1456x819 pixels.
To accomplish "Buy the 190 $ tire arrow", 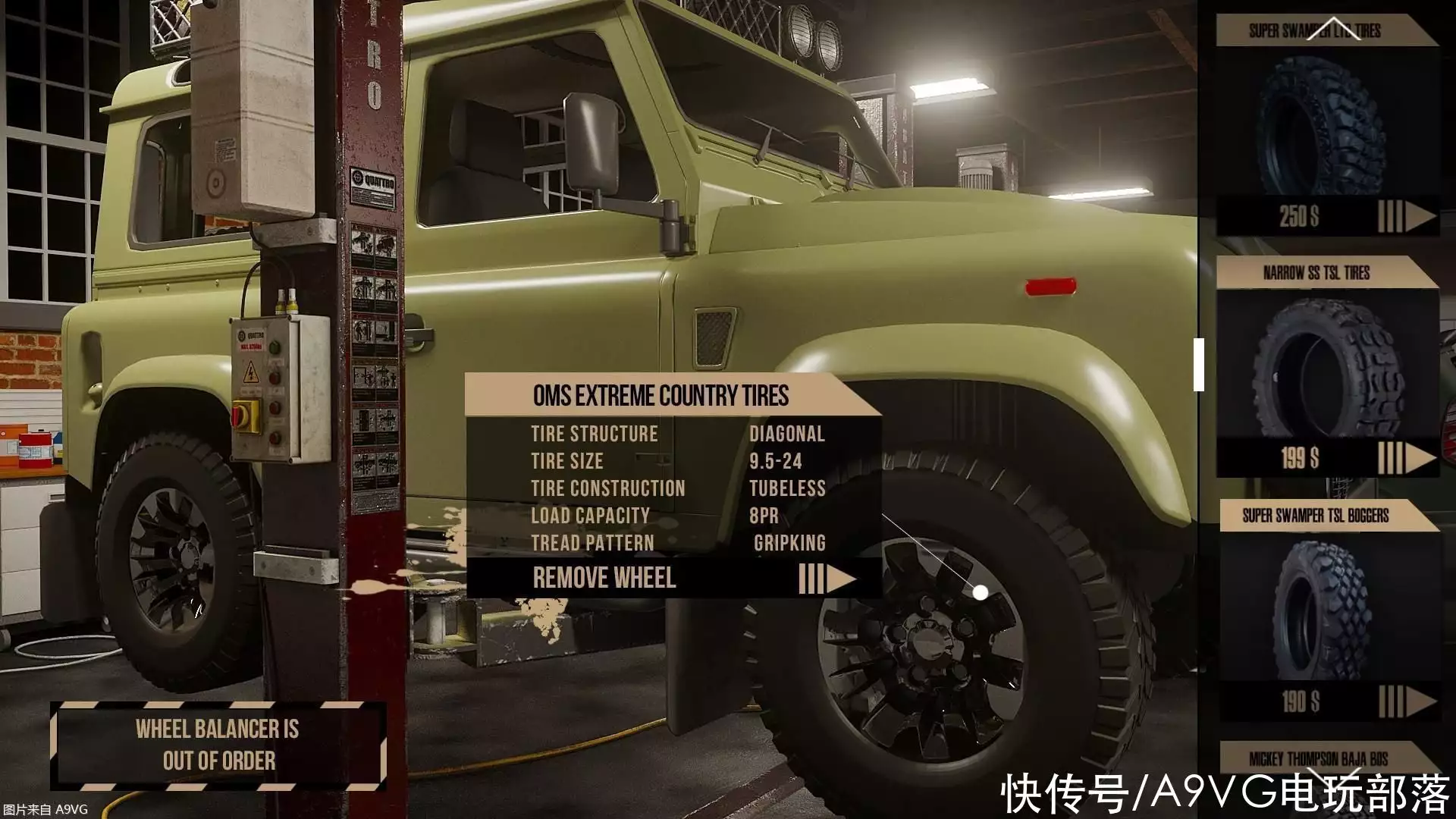I will point(1407,701).
